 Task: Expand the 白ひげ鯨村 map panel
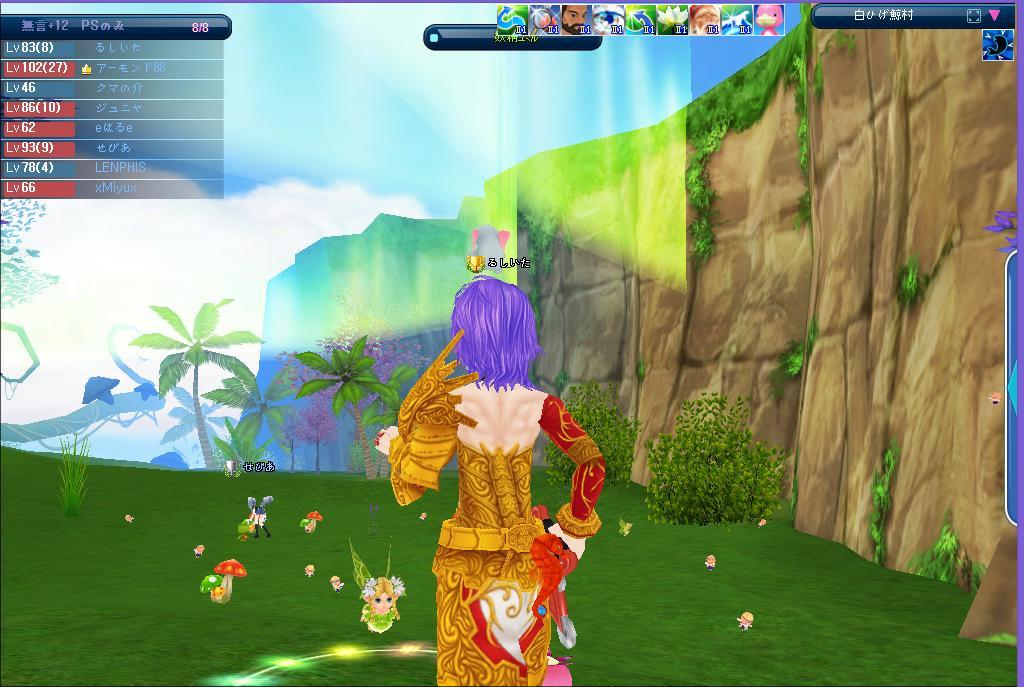(x=974, y=16)
